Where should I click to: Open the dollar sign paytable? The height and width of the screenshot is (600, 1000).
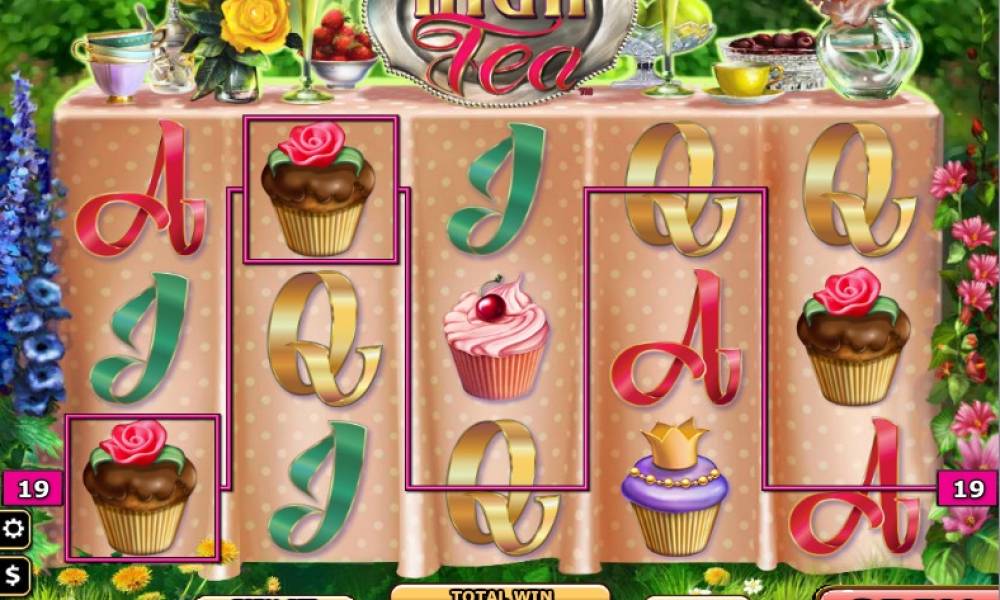point(14,576)
